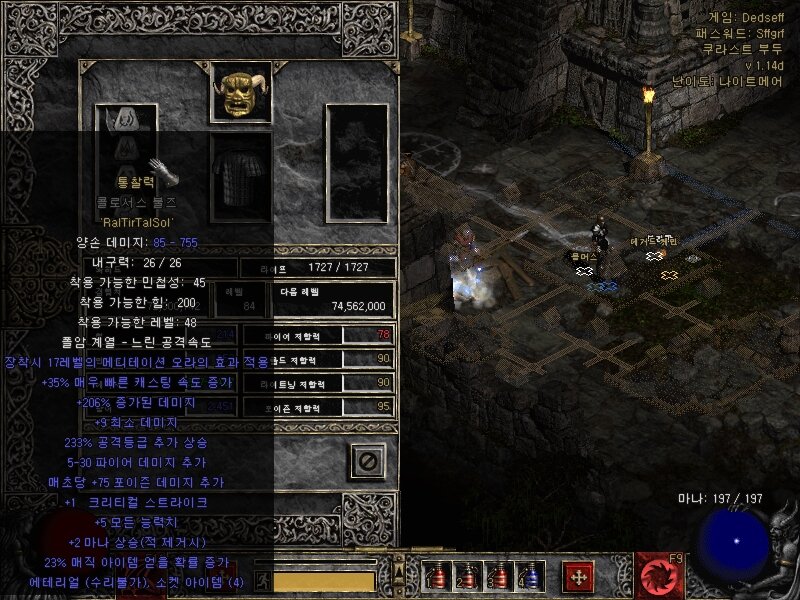Viewport: 800px width, 600px height.
Task: Open the red cross-arrows mini panel button
Action: (x=577, y=576)
